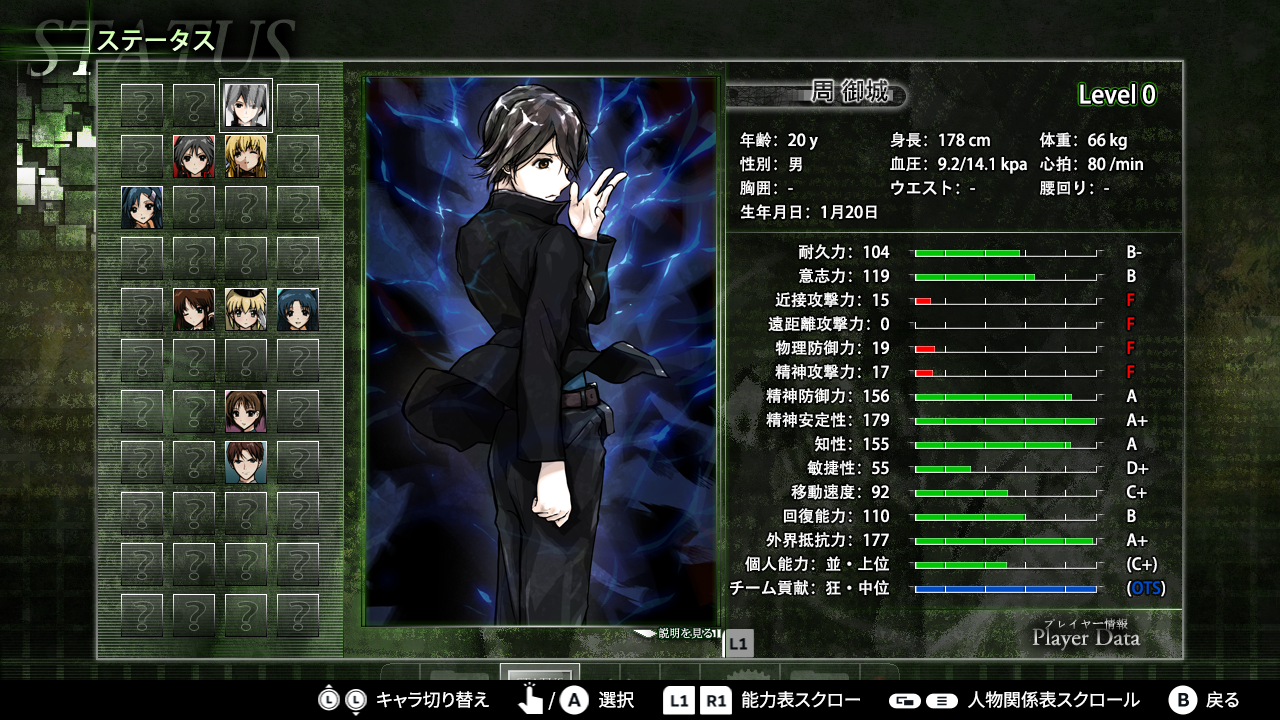Pick the blue-haired girl with hair ribbon
Viewport: 1280px width, 720px height.
(x=142, y=207)
